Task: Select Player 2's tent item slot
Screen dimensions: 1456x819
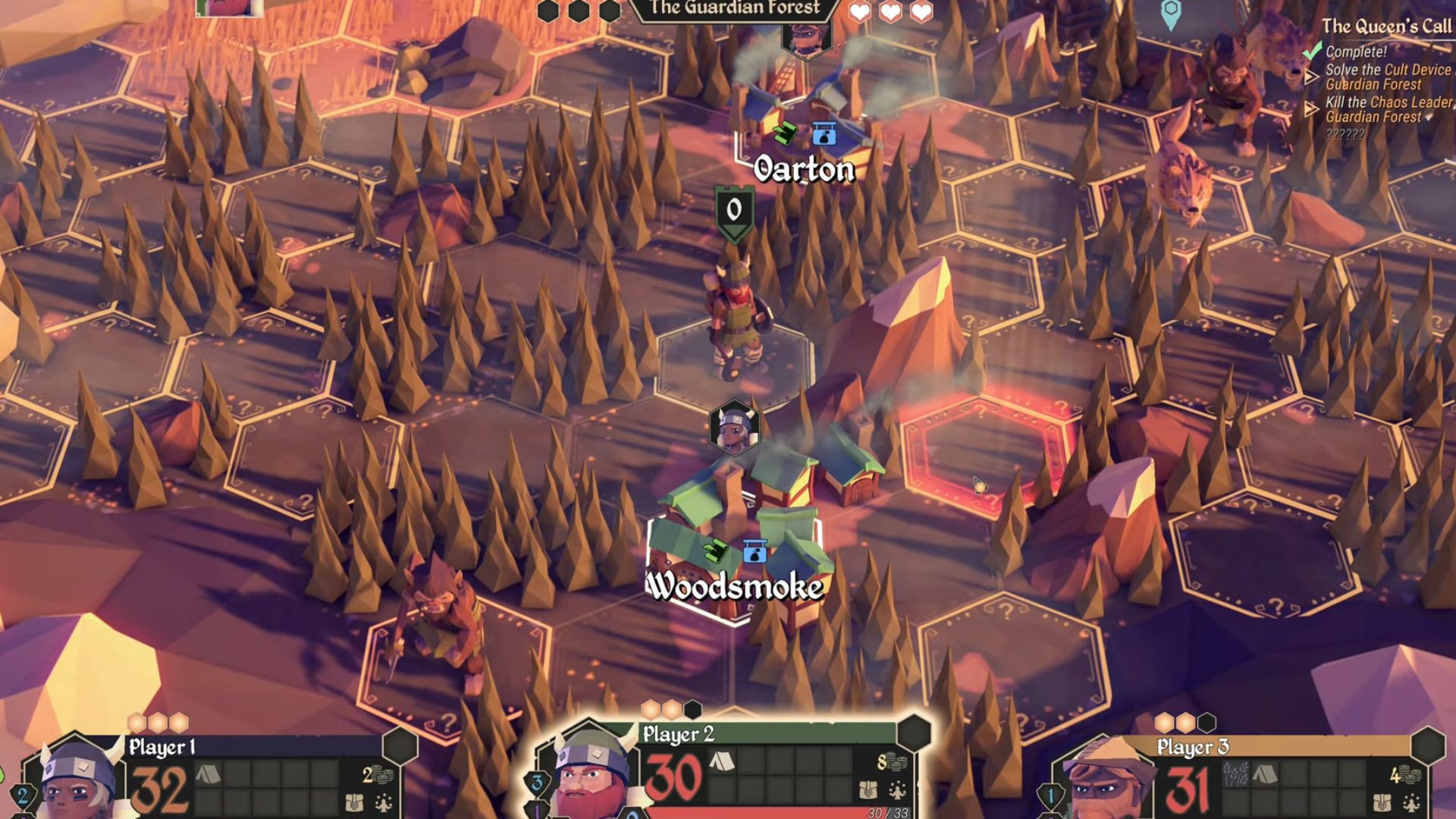Action: pyautogui.click(x=721, y=762)
